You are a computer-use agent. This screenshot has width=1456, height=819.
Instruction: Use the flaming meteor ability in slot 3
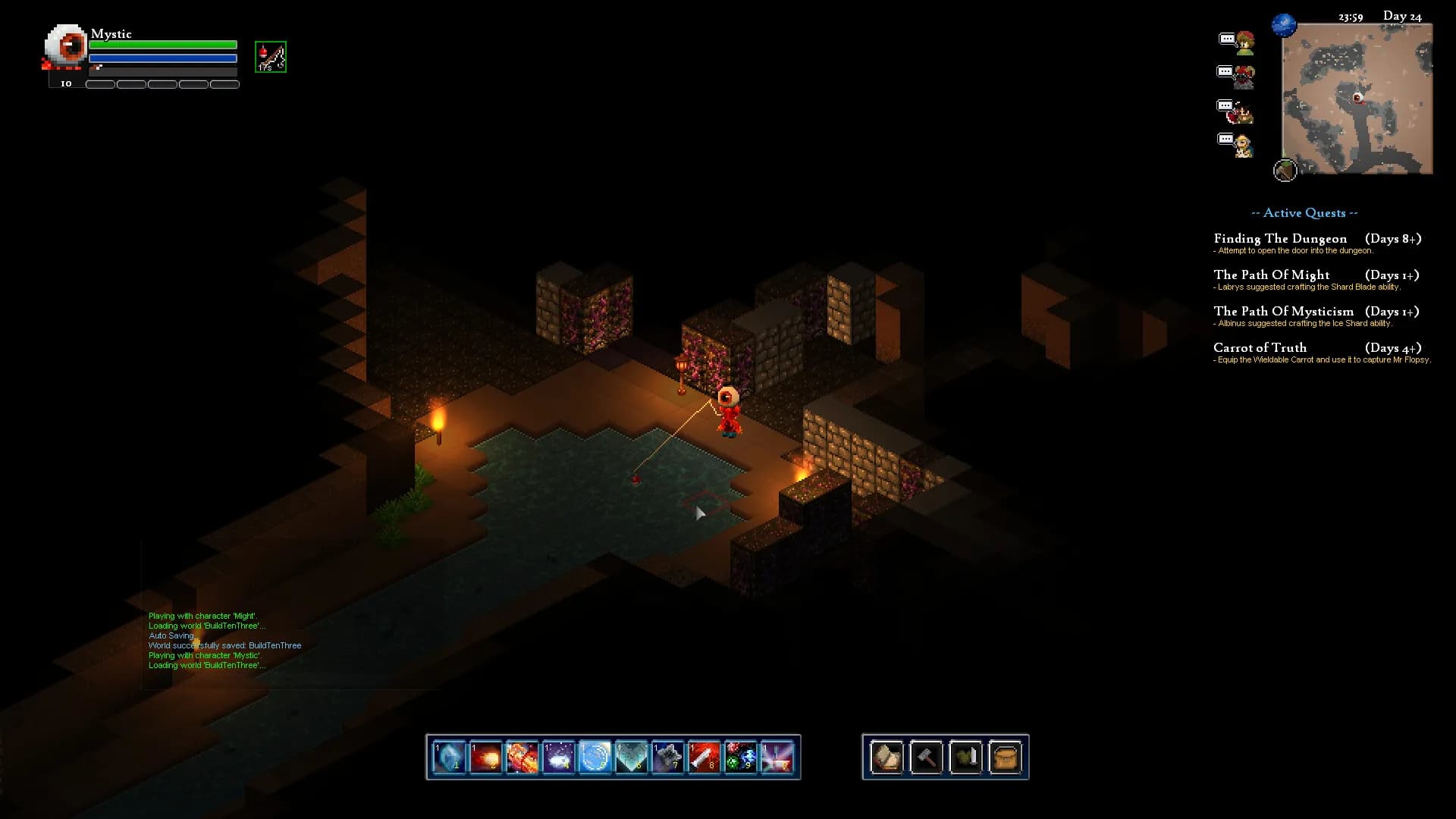click(522, 757)
